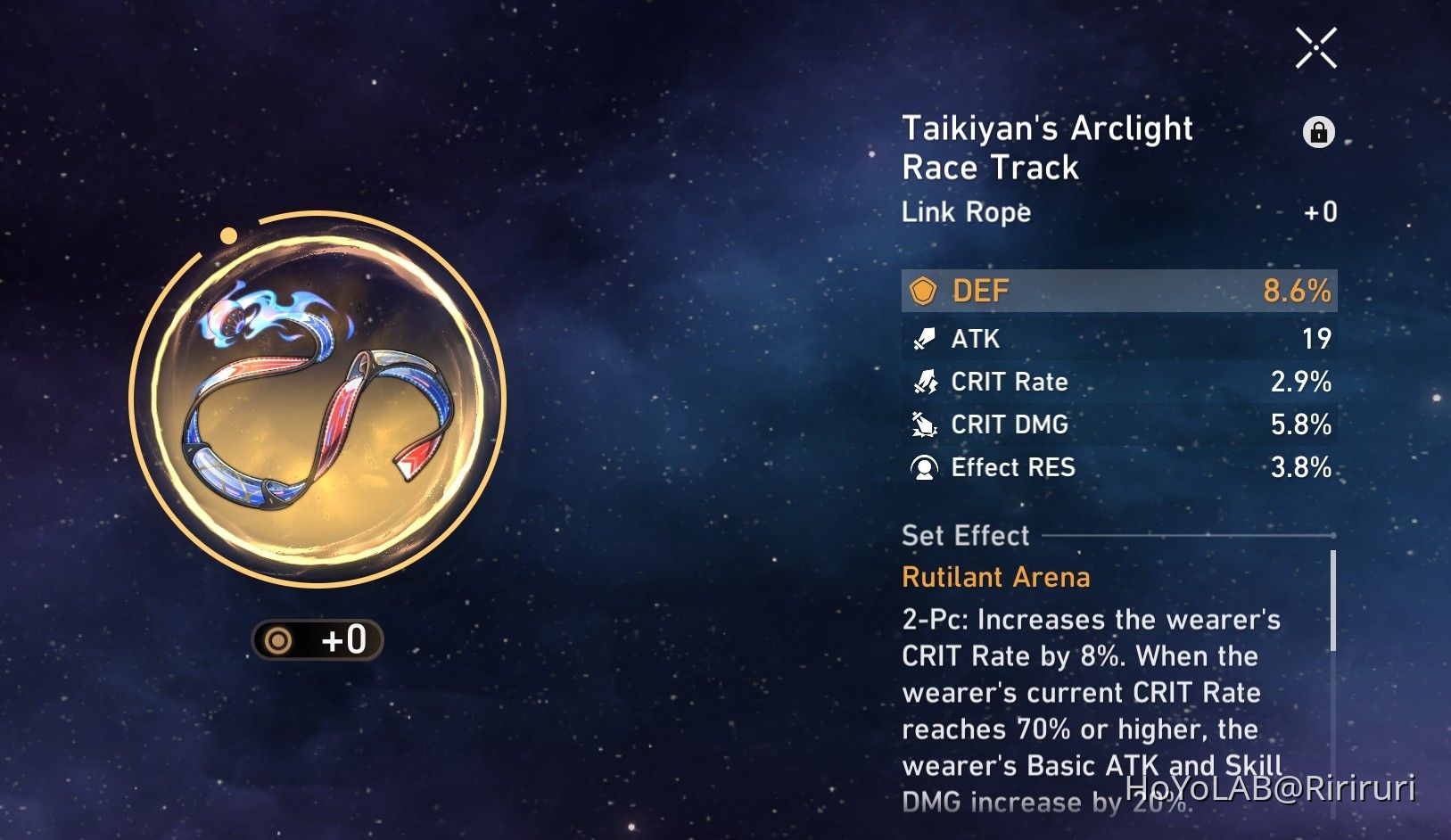Click the enhancement gem icon beside +0
The image size is (1451, 840).
pyautogui.click(x=279, y=639)
